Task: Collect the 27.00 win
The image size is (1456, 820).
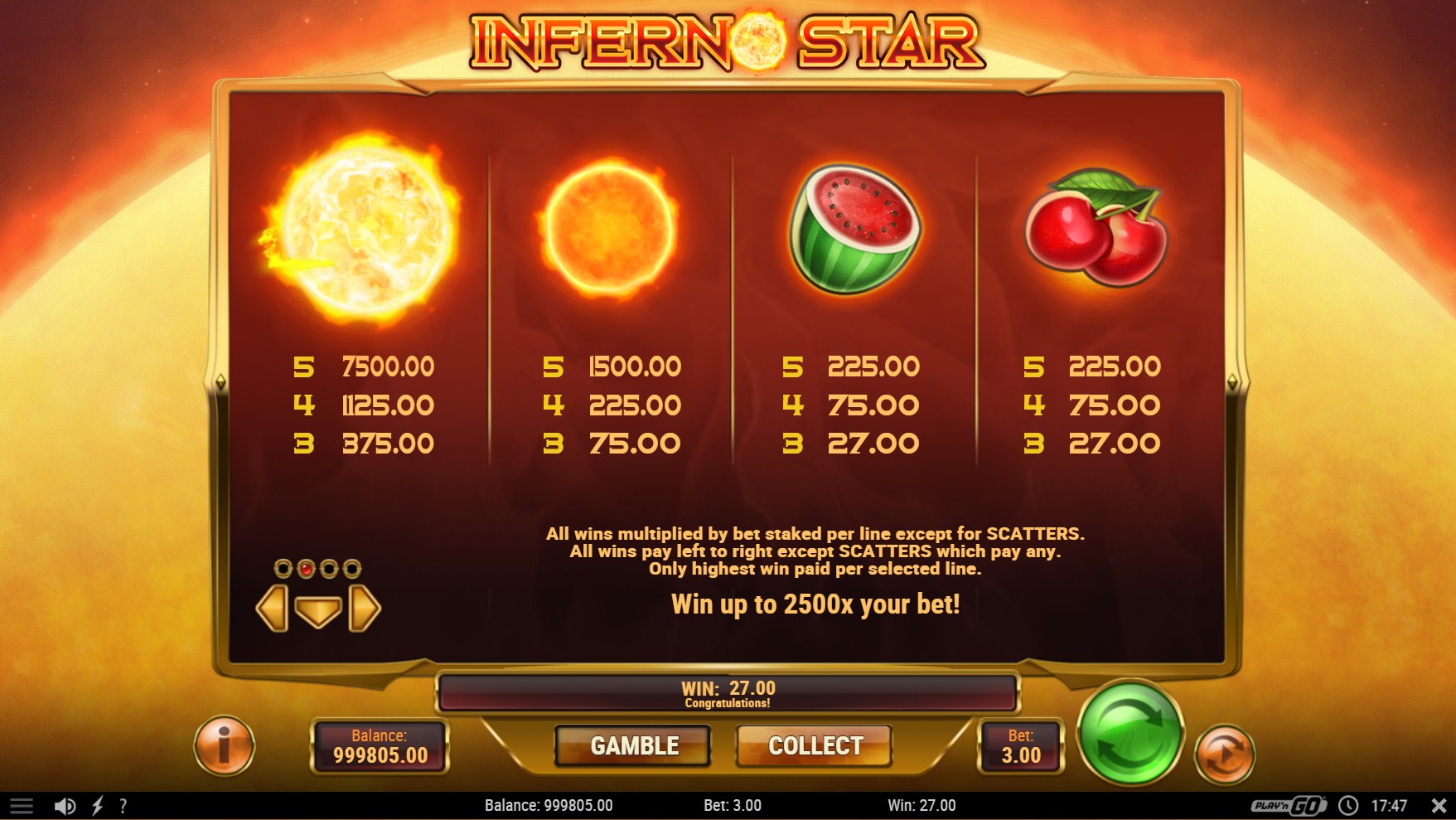Action: pyautogui.click(x=815, y=745)
